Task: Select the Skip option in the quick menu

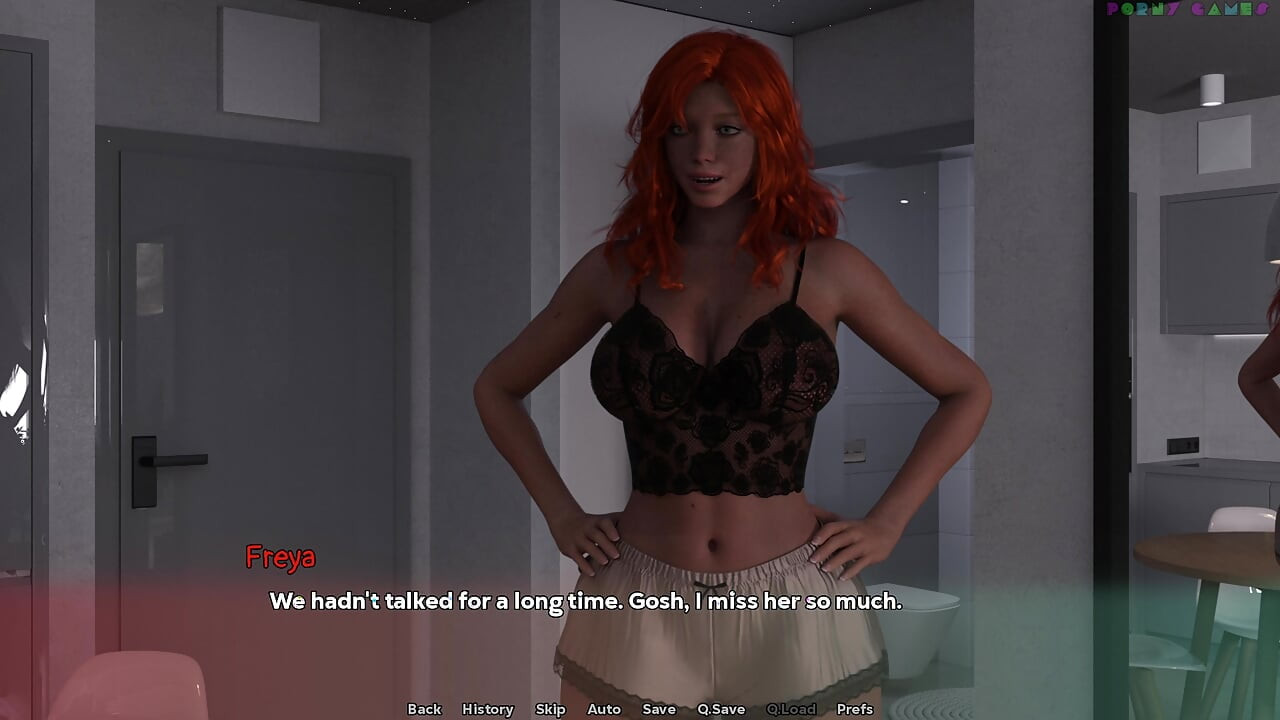Action: [550, 709]
